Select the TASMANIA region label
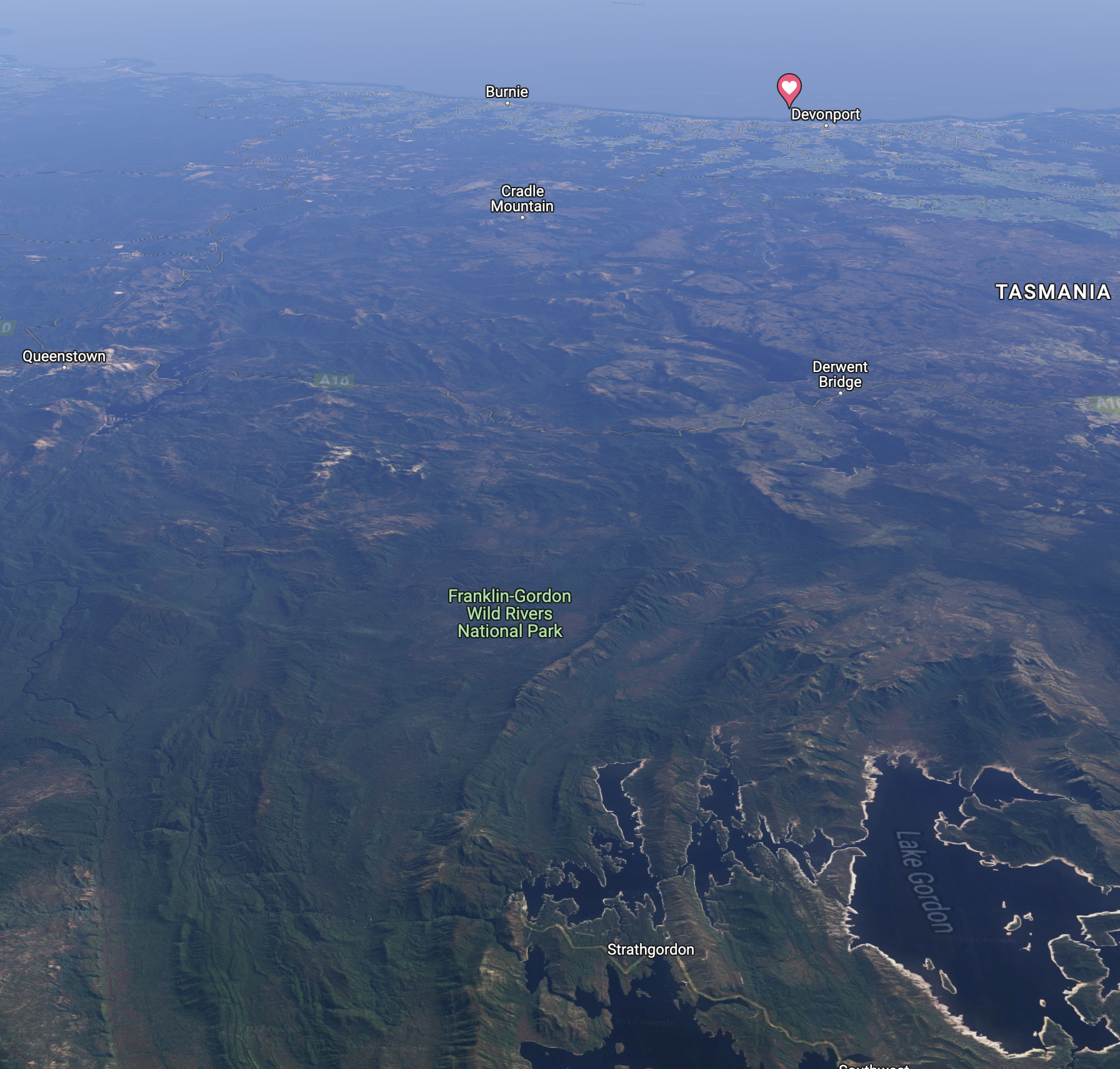This screenshot has width=1120, height=1069. point(1052,292)
